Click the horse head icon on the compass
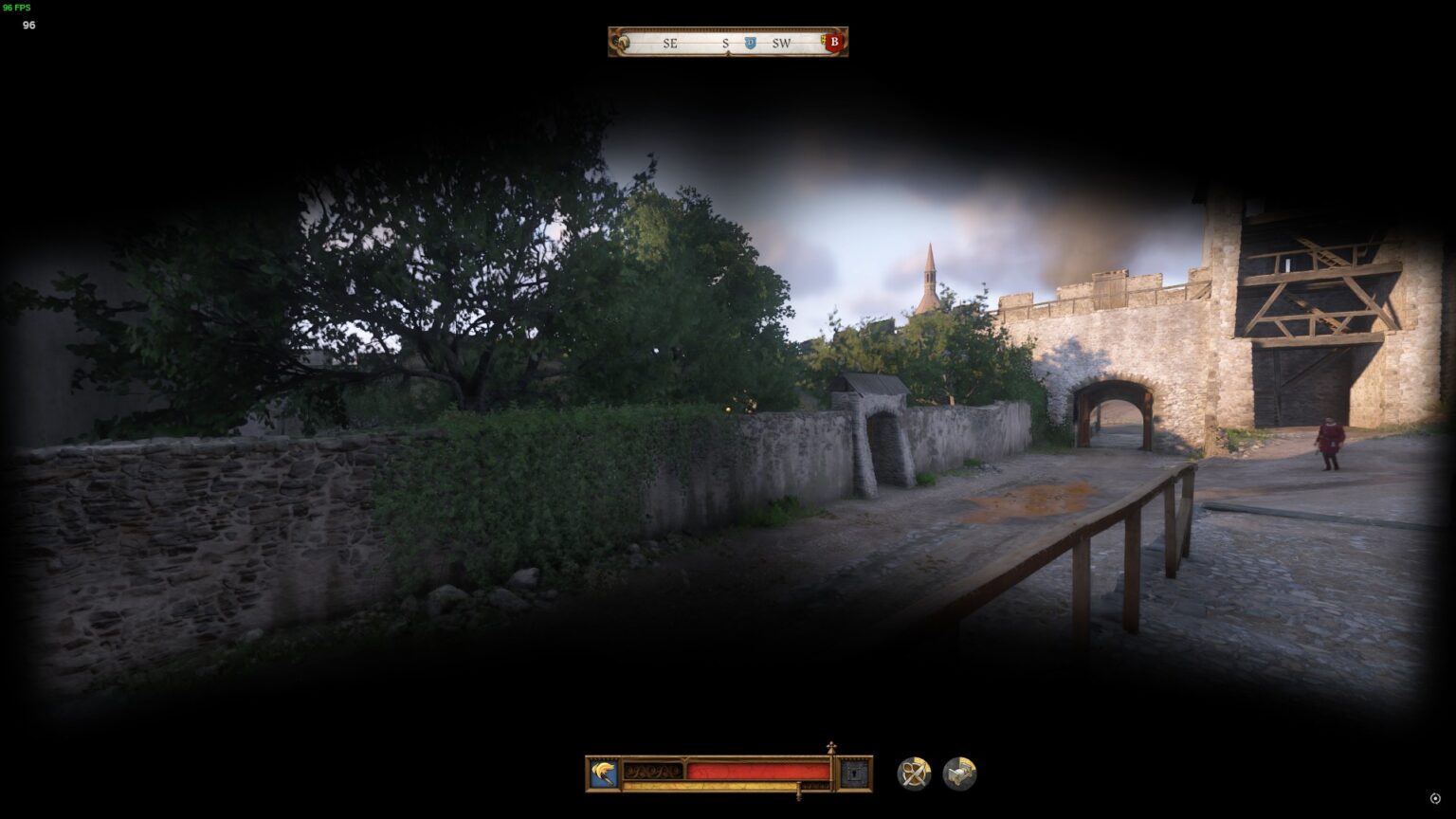 point(624,42)
